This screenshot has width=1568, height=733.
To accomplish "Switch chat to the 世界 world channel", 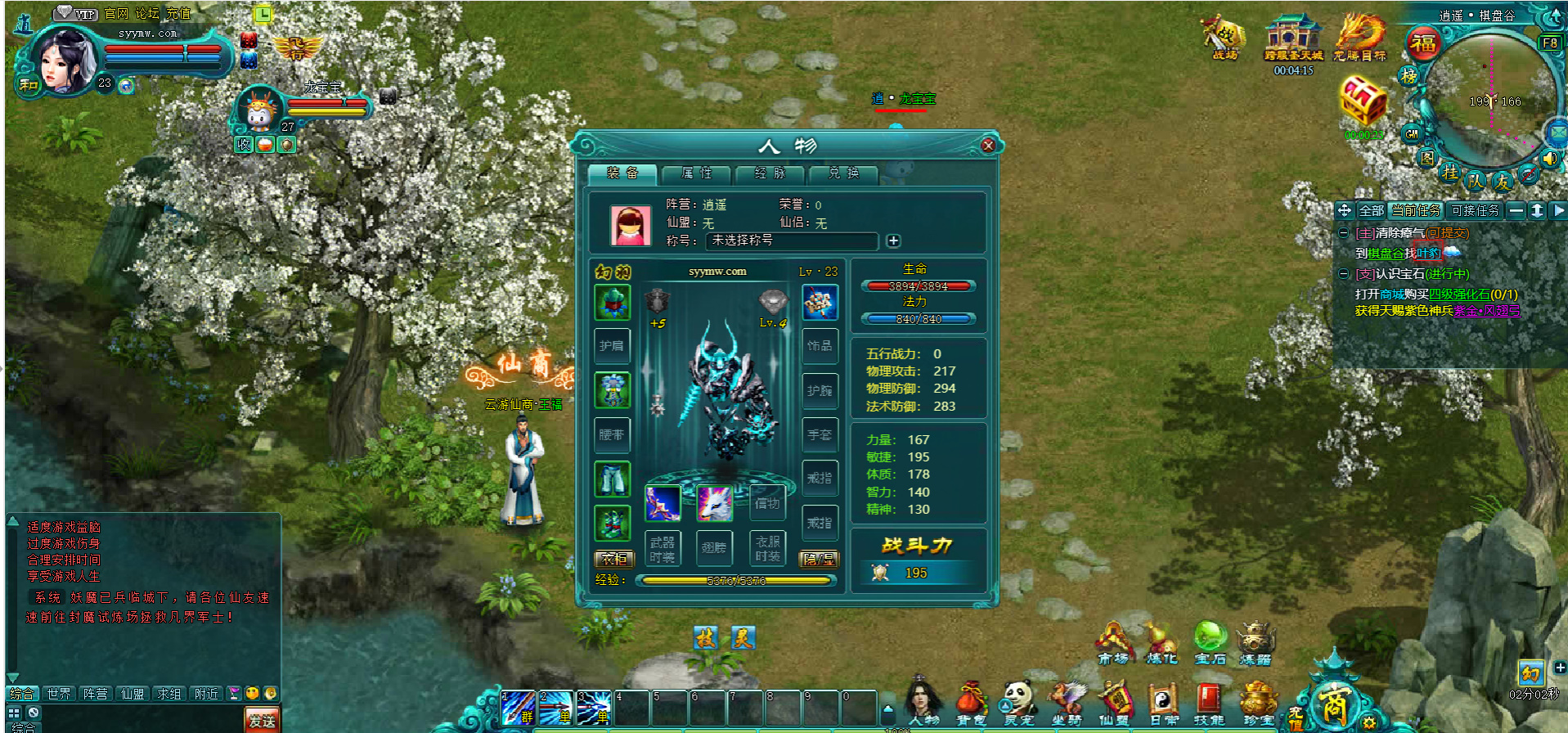I will [59, 694].
